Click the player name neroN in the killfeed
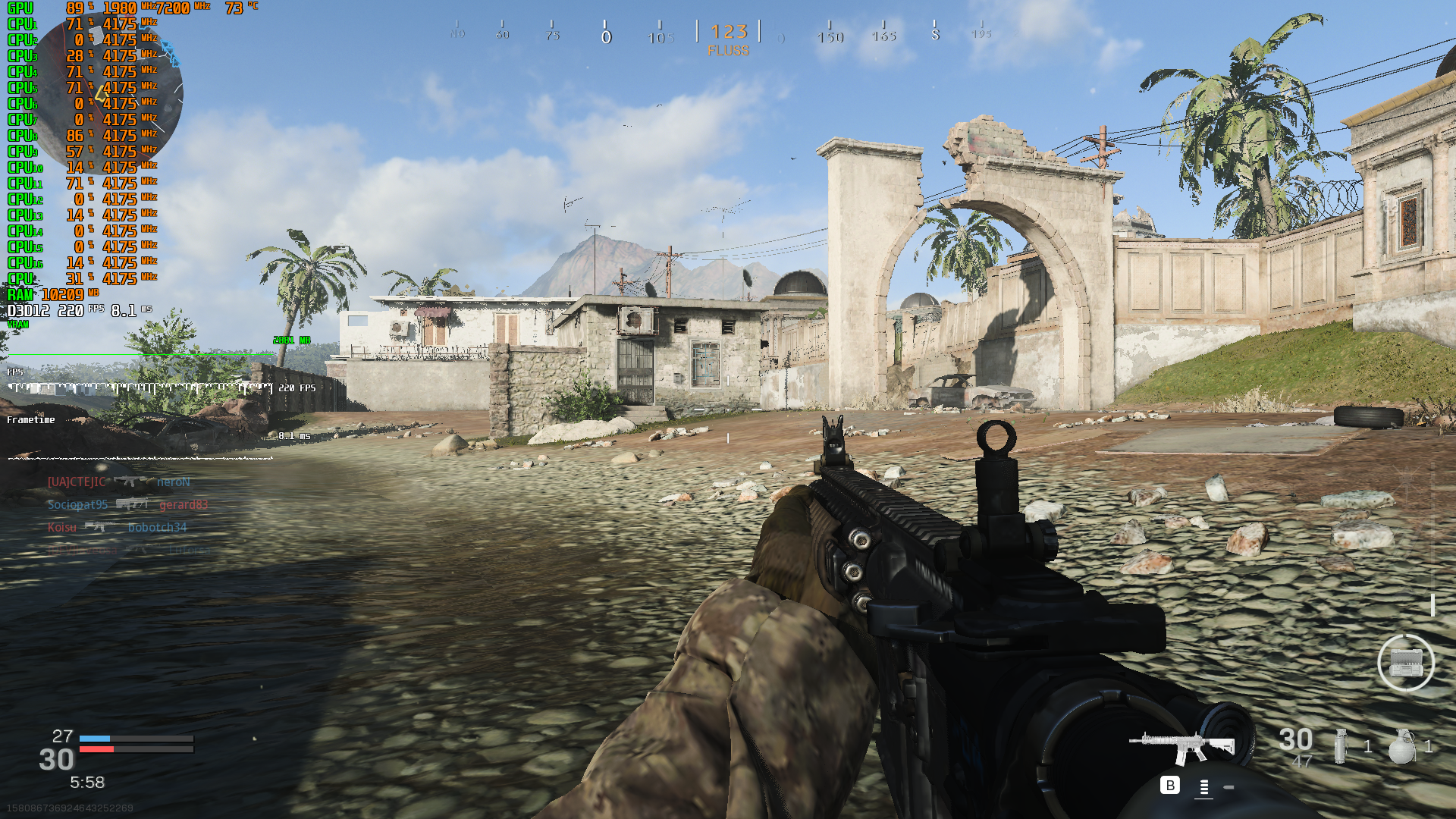This screenshot has width=1456, height=819. click(174, 482)
